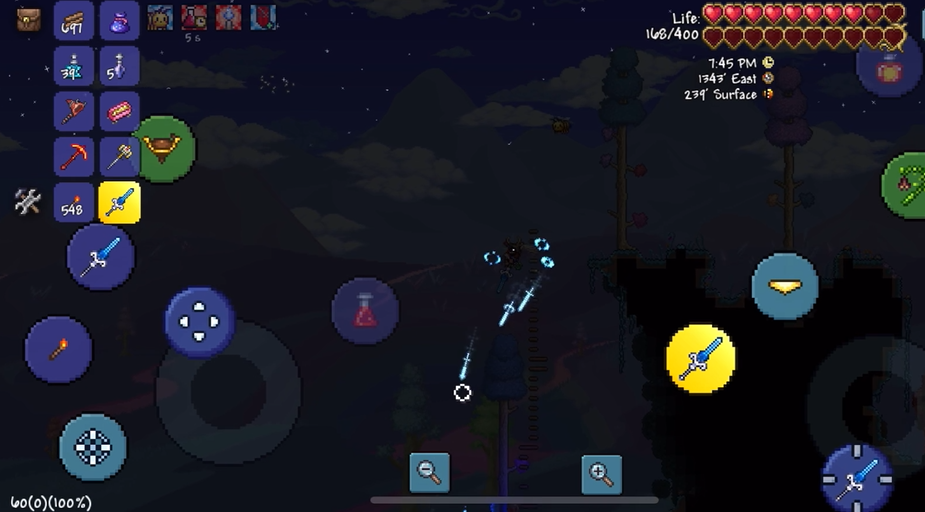The image size is (925, 512).
Task: Tap the green mount button
Action: [x=163, y=149]
